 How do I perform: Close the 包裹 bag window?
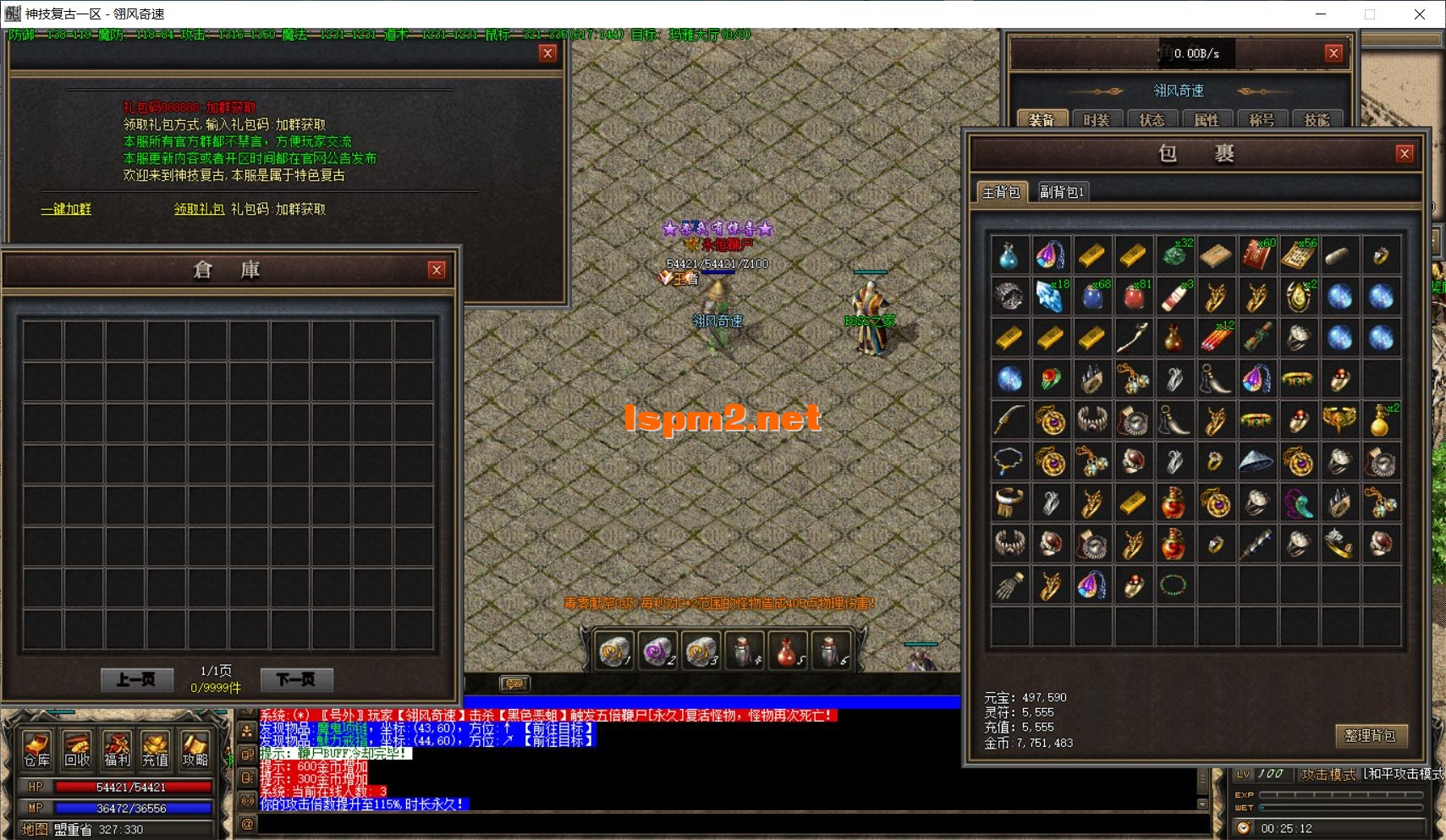1405,153
